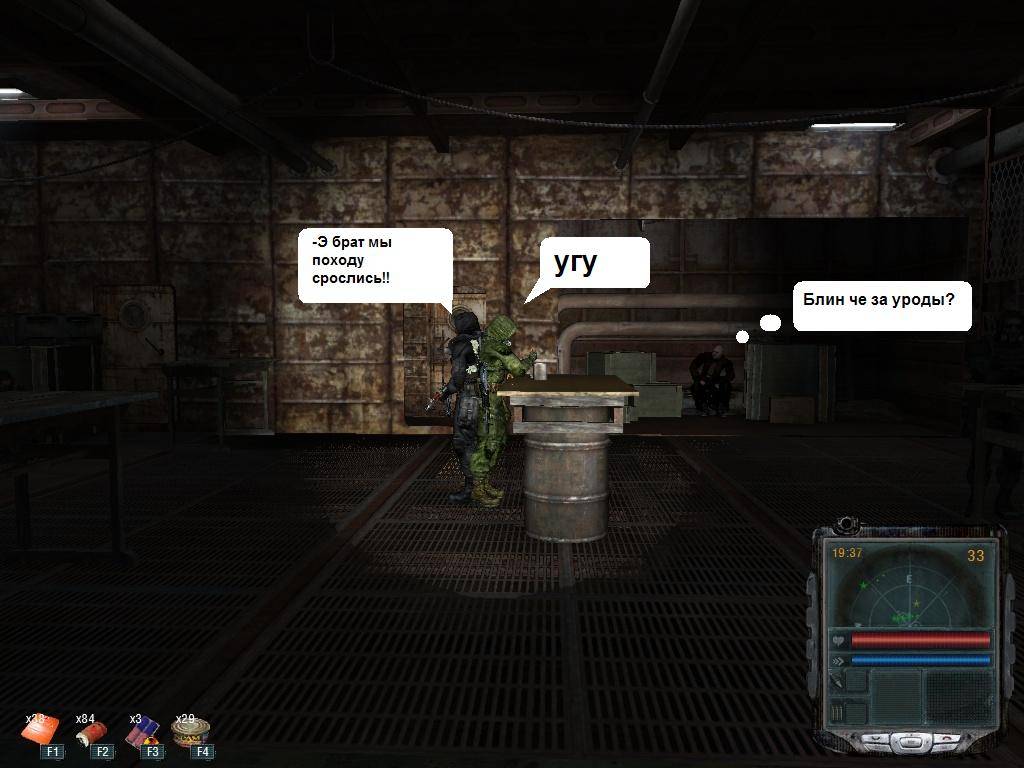Select the bandage quick slot F2
Image resolution: width=1024 pixels, height=768 pixels.
tap(90, 735)
